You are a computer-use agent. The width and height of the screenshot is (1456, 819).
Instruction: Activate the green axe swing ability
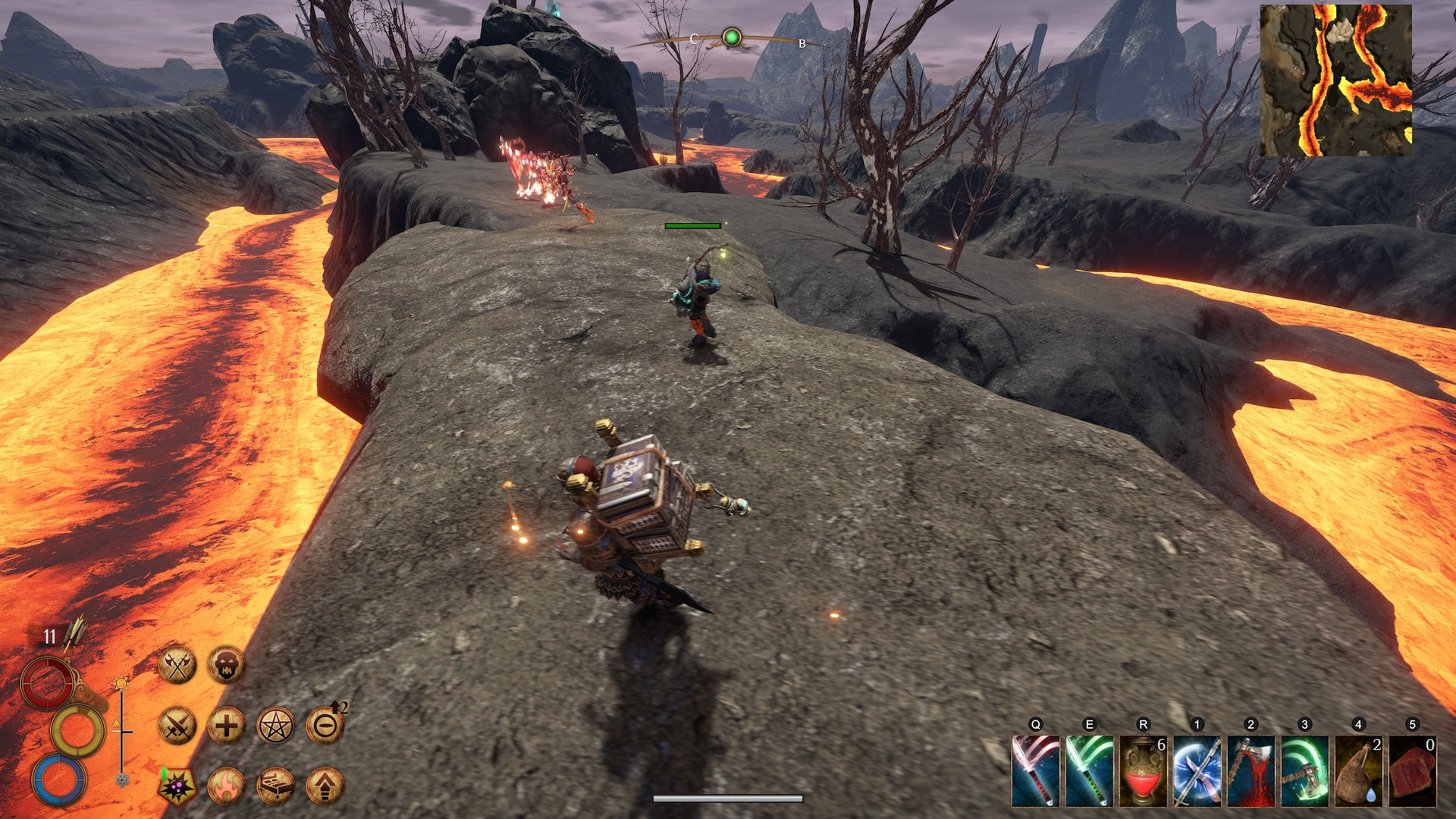point(1304,770)
